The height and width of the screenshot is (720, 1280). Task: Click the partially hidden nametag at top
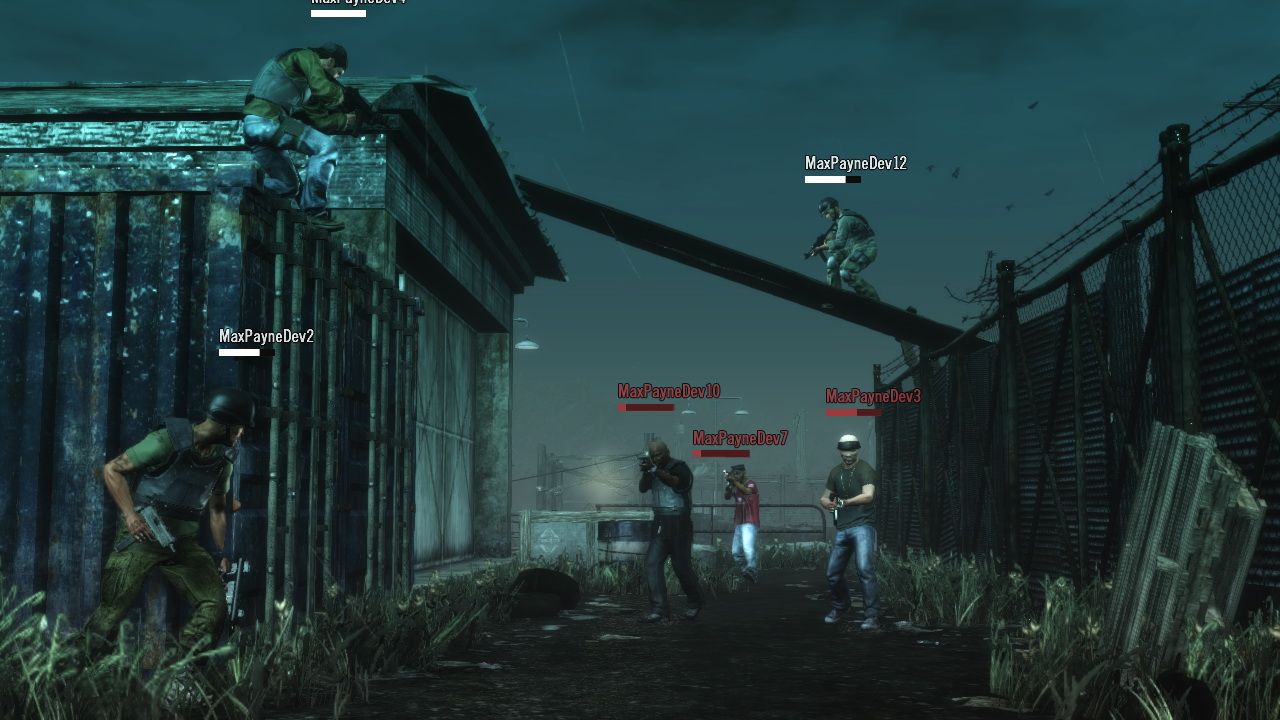[x=358, y=5]
